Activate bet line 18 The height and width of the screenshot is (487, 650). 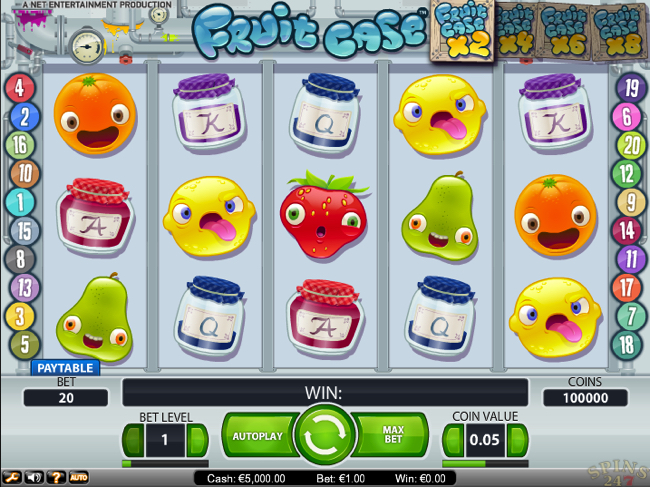pos(626,345)
